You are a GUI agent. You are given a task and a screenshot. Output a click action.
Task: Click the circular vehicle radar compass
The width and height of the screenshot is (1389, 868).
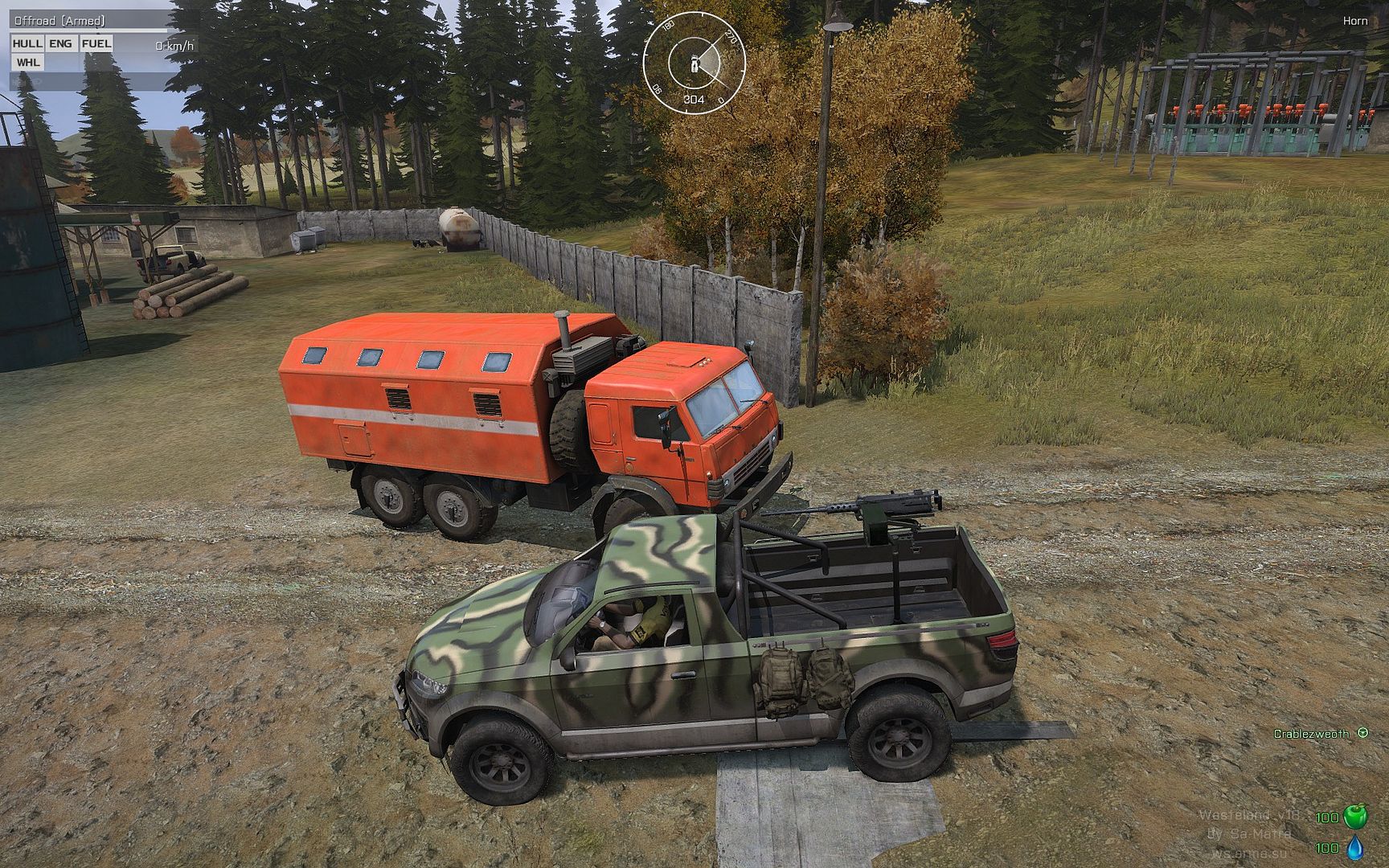tap(694, 59)
